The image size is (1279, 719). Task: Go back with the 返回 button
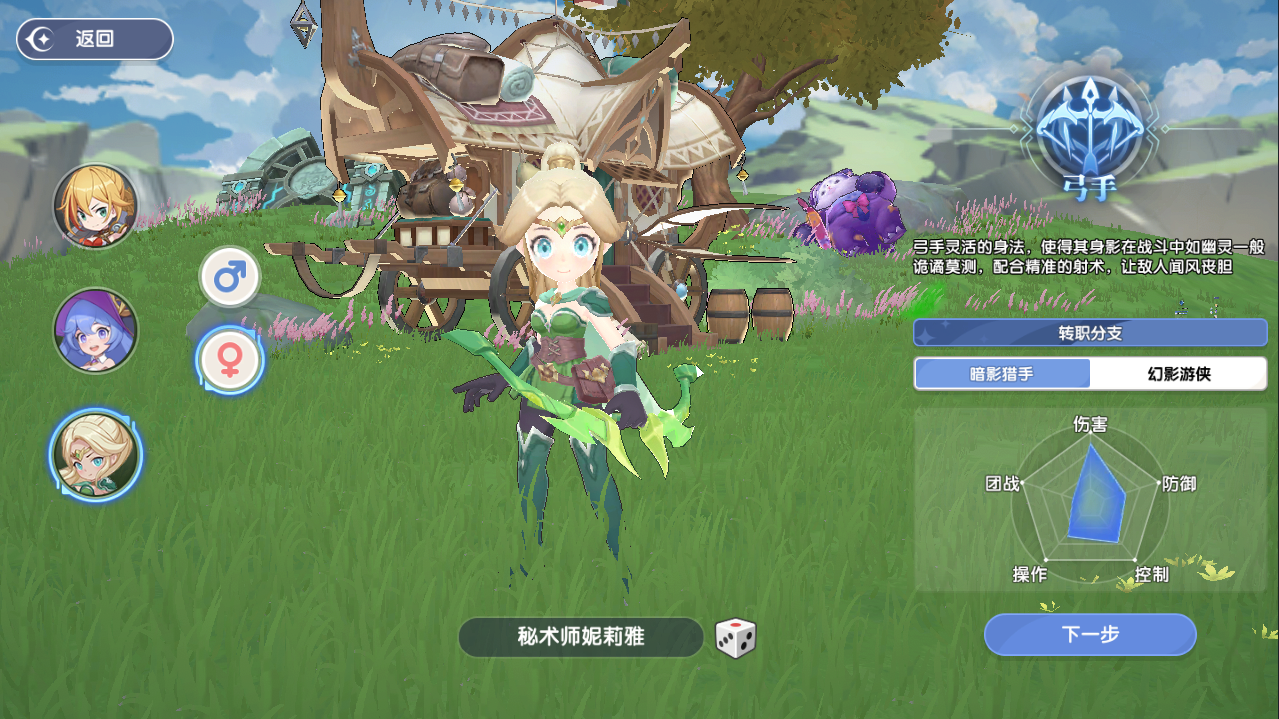tap(94, 39)
